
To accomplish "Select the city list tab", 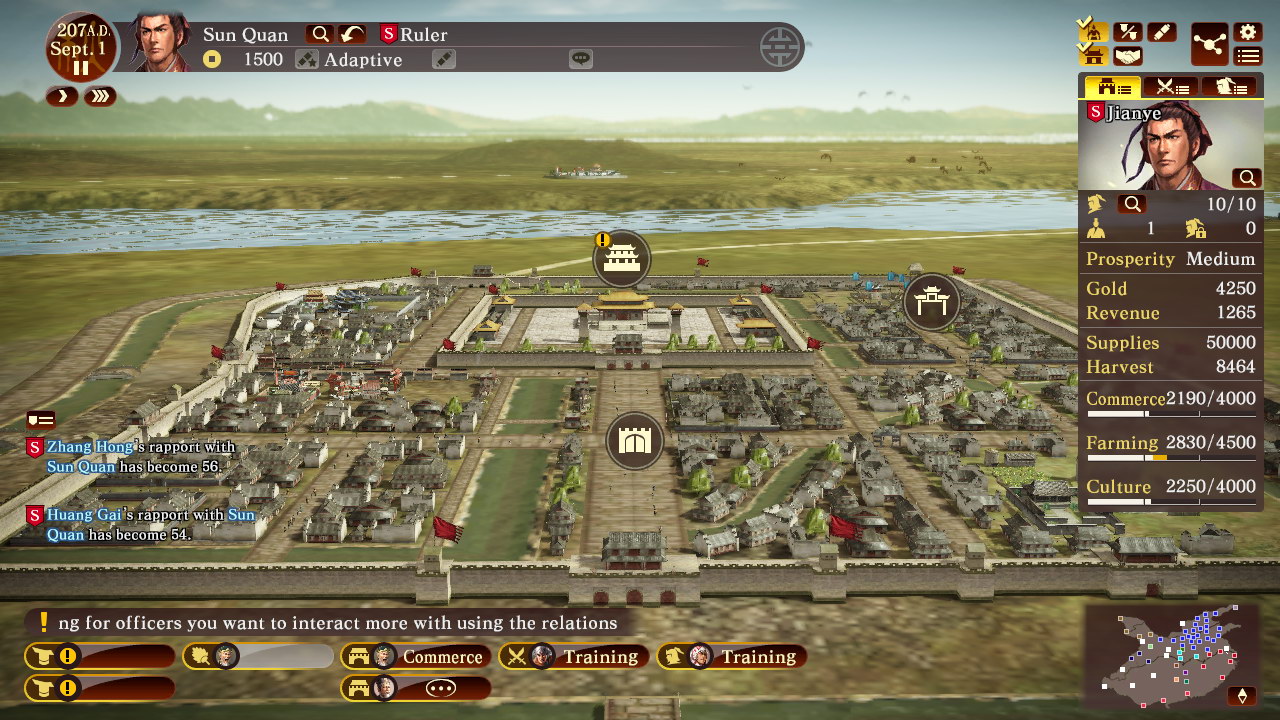I will coord(1112,87).
